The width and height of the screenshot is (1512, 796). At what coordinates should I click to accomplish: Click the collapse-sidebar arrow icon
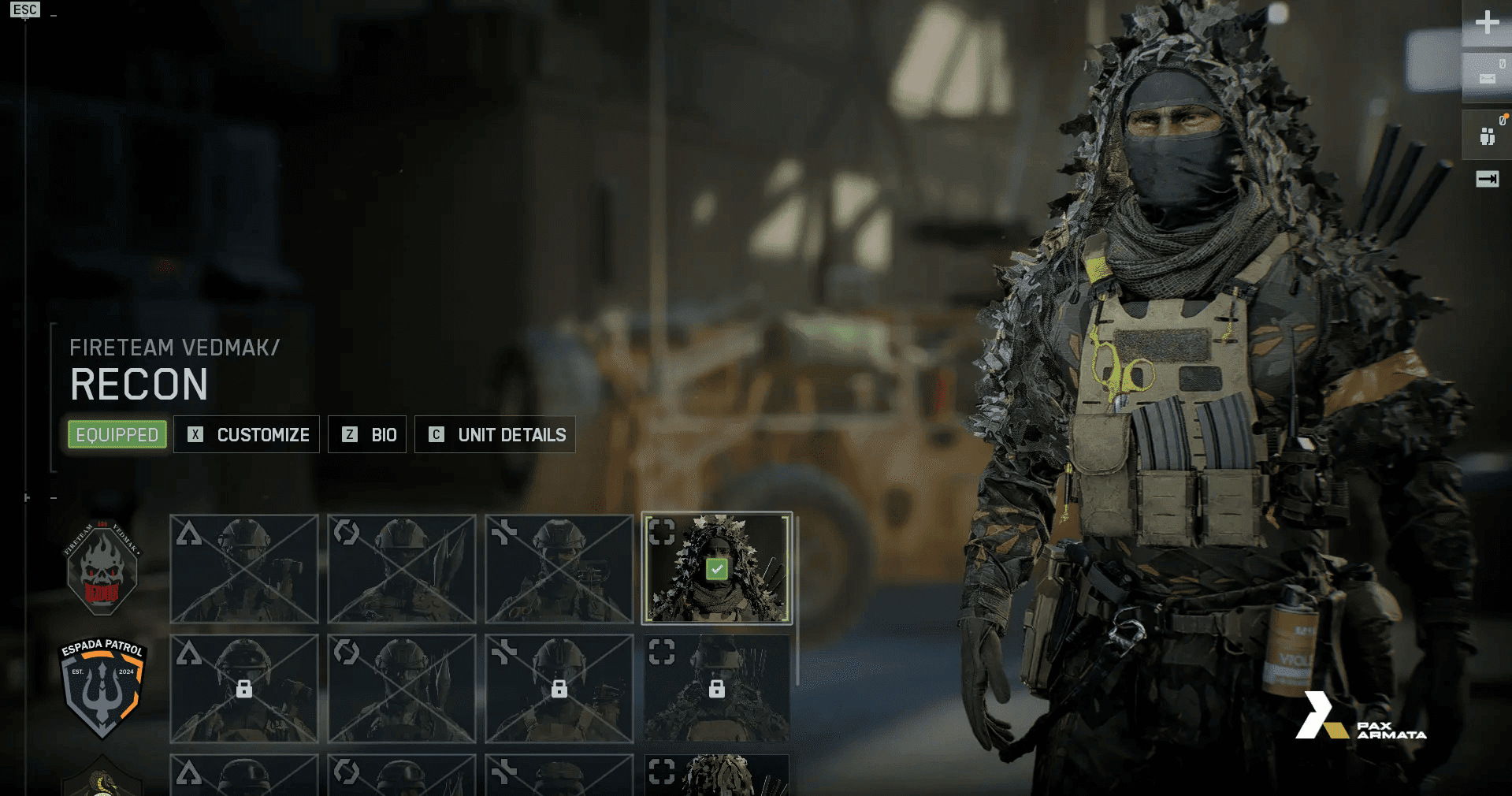pos(1487,179)
